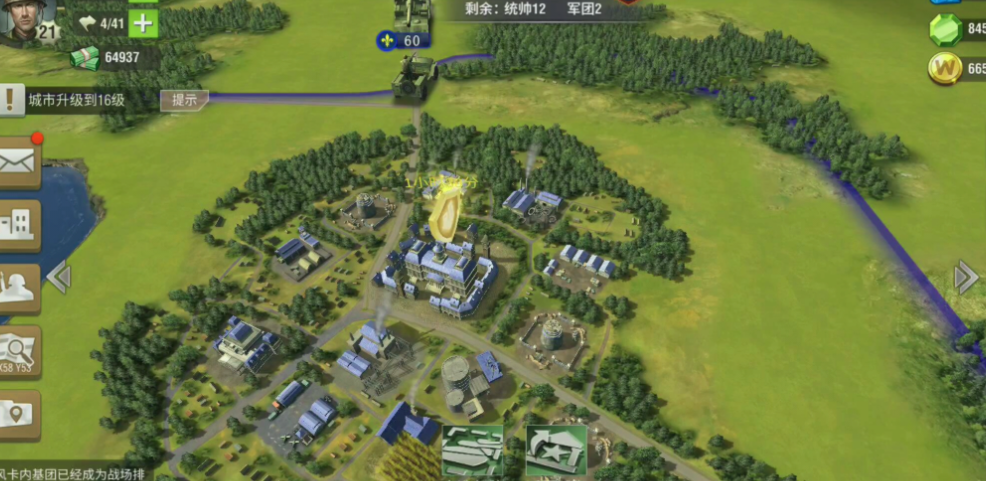This screenshot has width=986, height=481.
Task: Select the commander silhouette icon
Action: [18, 287]
